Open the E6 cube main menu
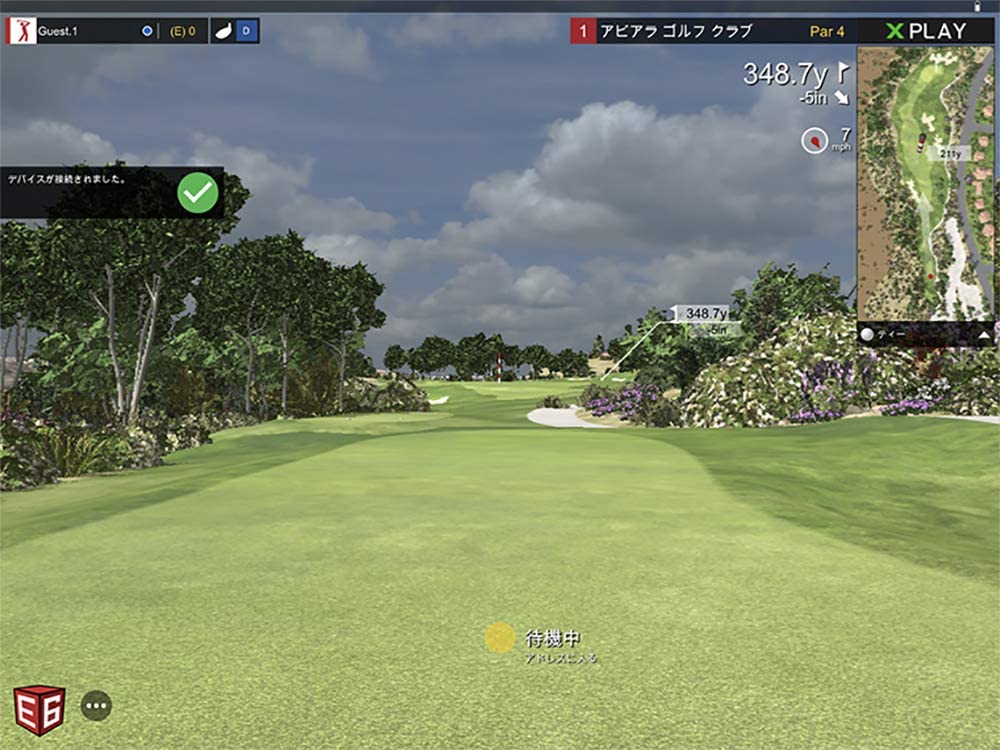The image size is (1000, 750). (39, 709)
